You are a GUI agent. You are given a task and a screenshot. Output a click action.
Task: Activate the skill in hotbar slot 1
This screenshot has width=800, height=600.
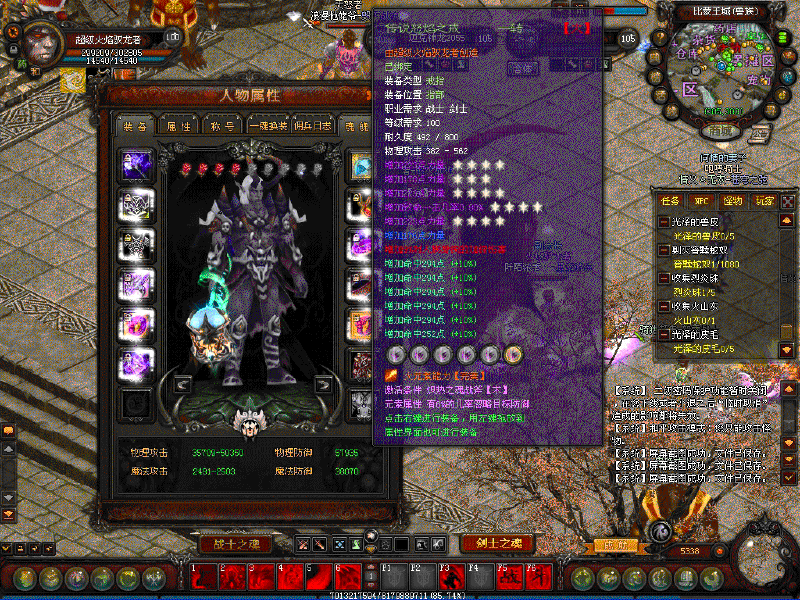coord(204,577)
